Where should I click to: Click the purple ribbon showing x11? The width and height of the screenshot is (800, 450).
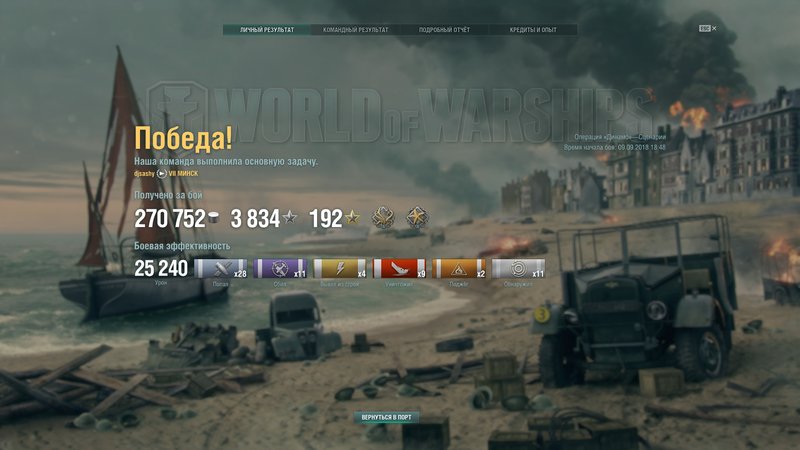pos(280,268)
